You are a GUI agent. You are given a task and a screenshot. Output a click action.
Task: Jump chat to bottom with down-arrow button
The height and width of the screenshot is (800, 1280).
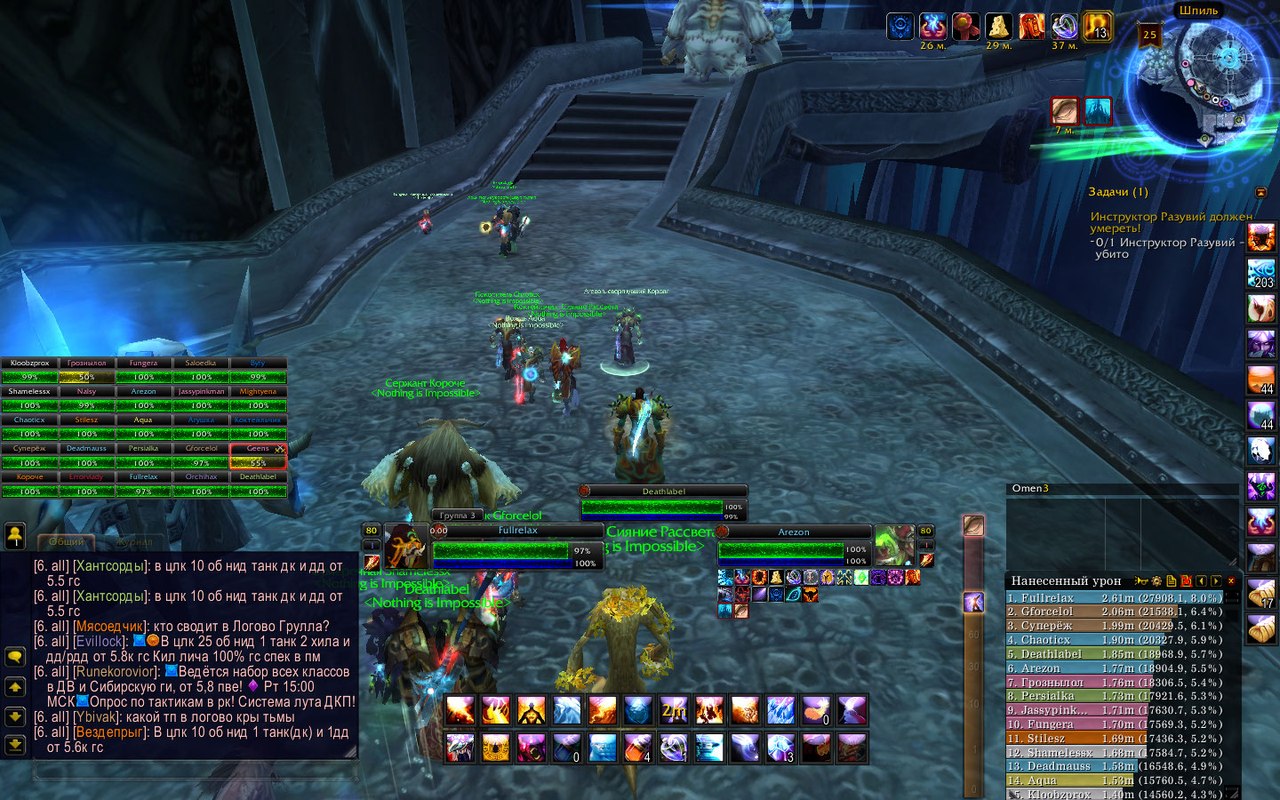[x=15, y=745]
